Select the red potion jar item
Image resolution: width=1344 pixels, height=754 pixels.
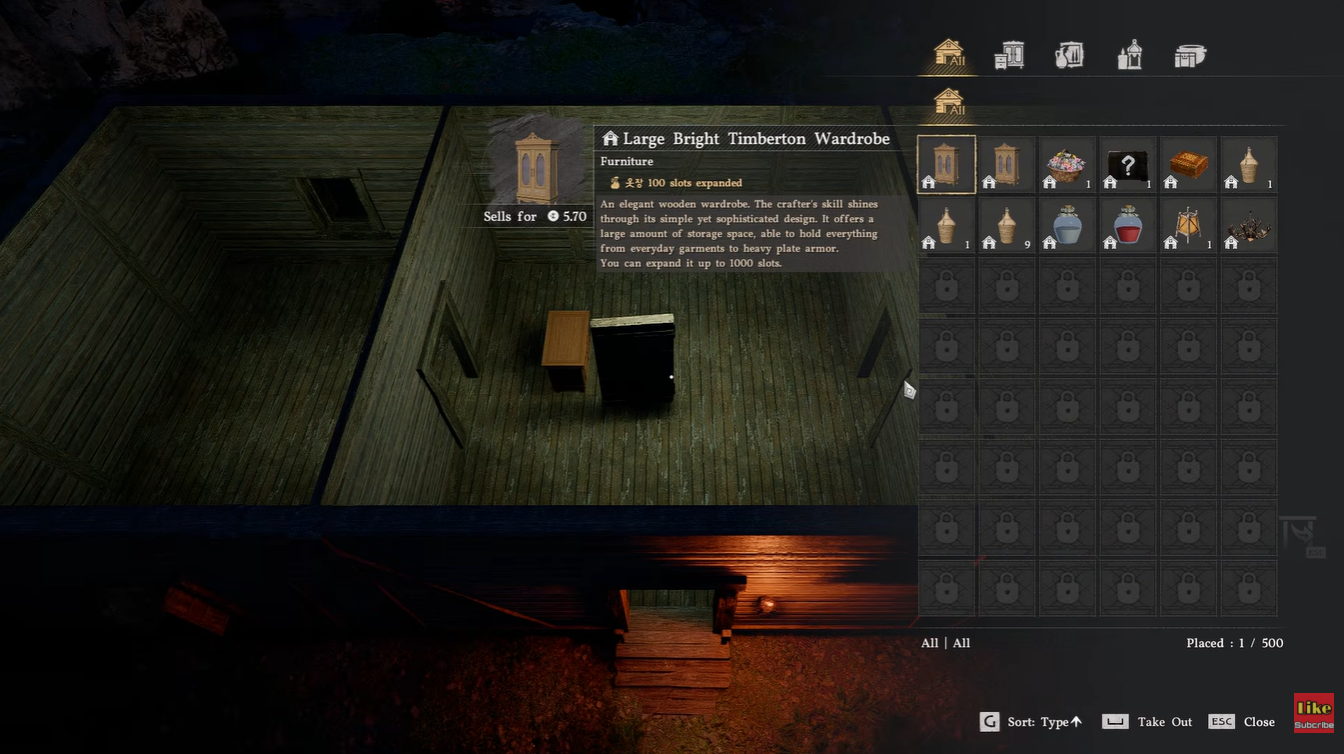[x=1127, y=224]
